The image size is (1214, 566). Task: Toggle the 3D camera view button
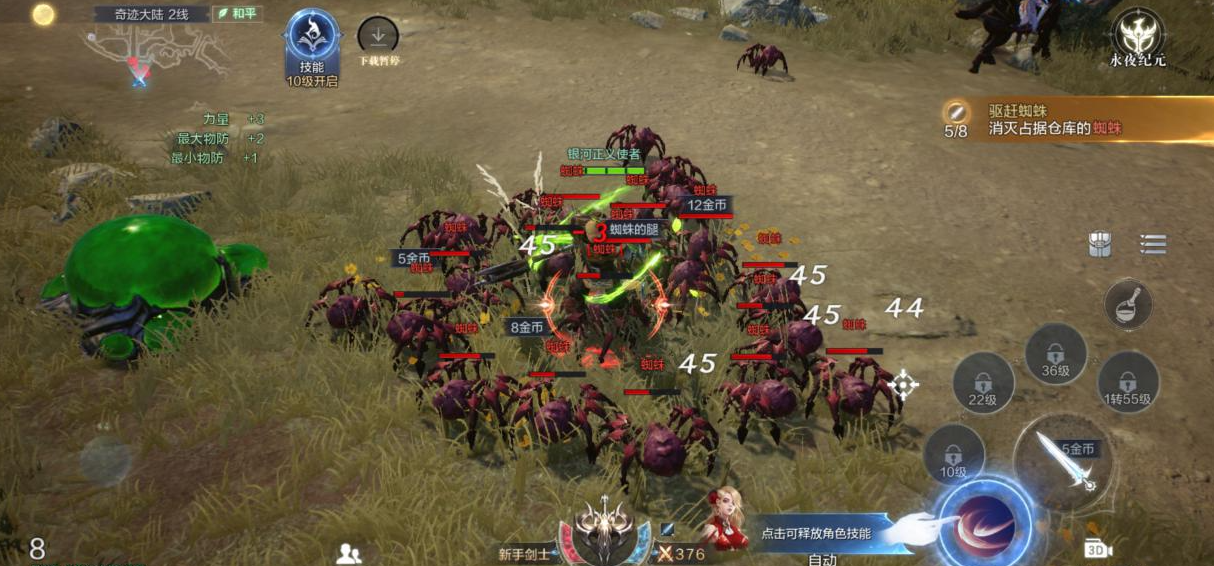coord(1097,549)
